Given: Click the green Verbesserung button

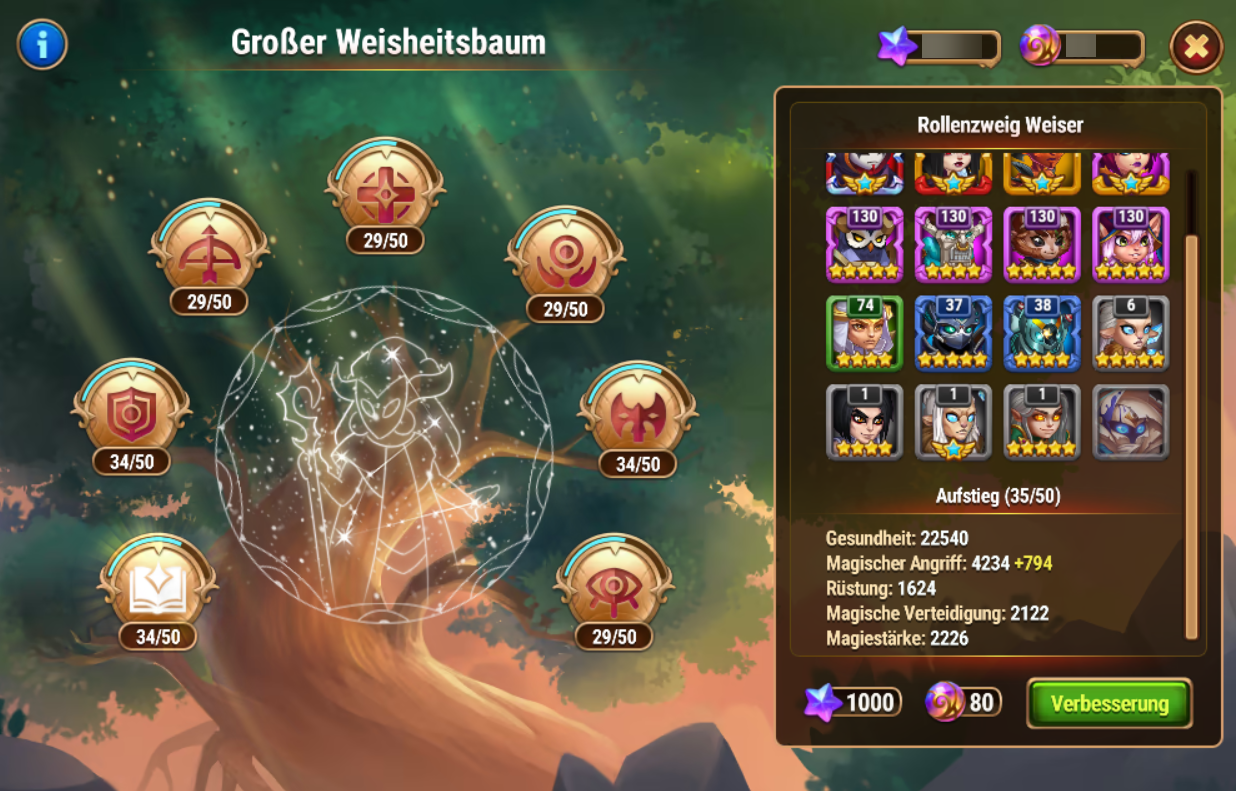Looking at the screenshot, I should point(1109,703).
